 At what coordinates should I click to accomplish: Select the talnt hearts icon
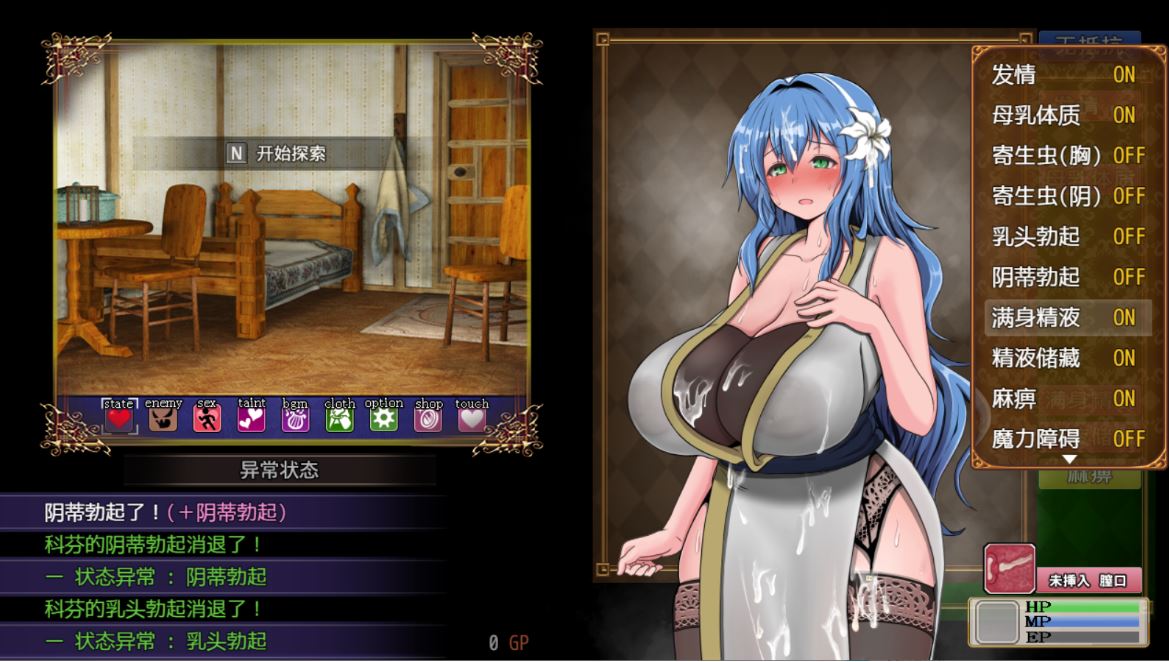click(251, 419)
